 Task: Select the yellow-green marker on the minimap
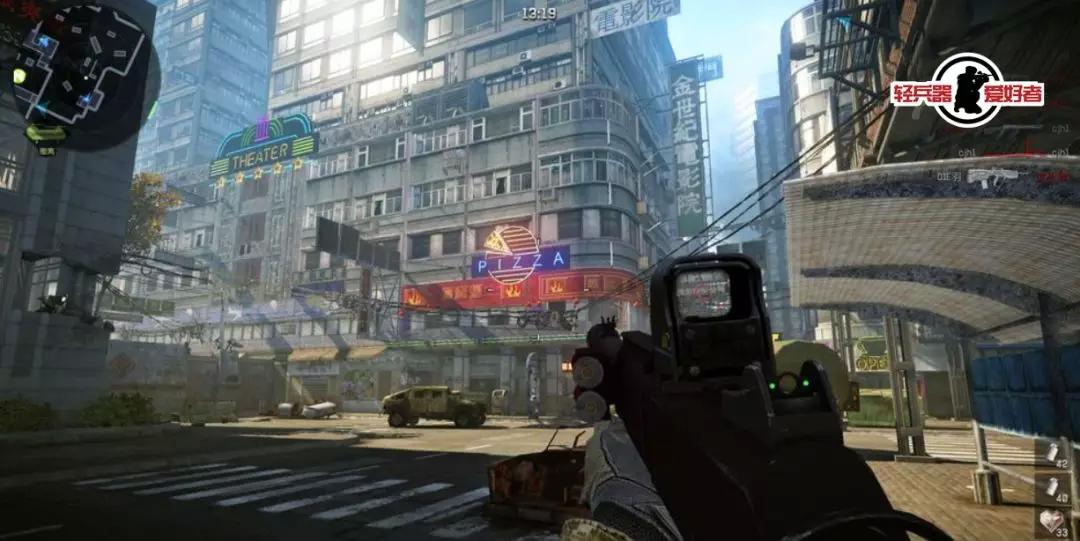pyautogui.click(x=19, y=76)
